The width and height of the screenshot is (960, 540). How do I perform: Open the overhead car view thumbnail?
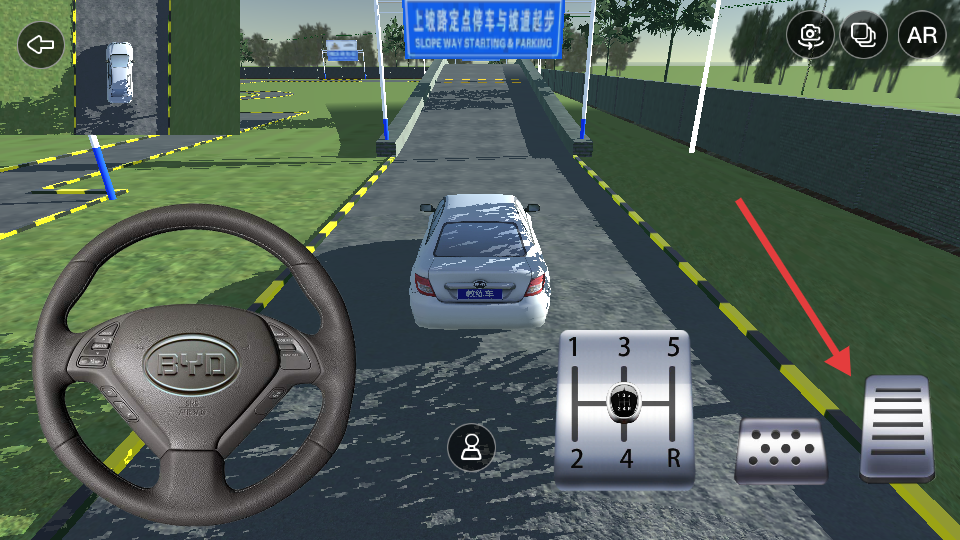pos(121,67)
